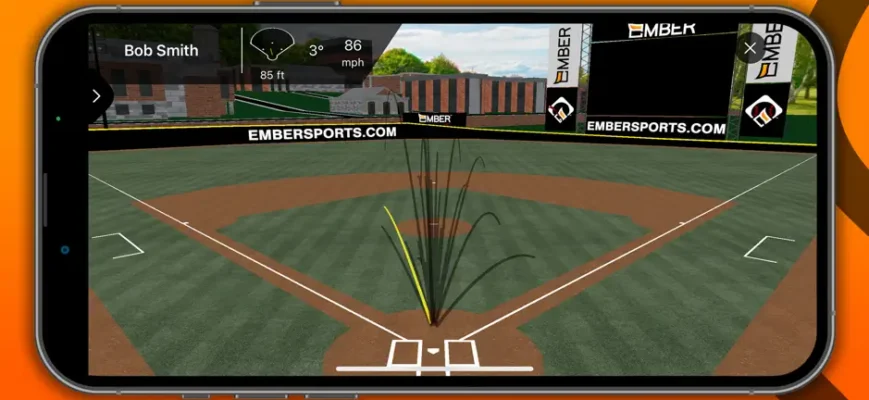Expand the side panel arrow
Image resolution: width=869 pixels, height=400 pixels.
coord(97,96)
